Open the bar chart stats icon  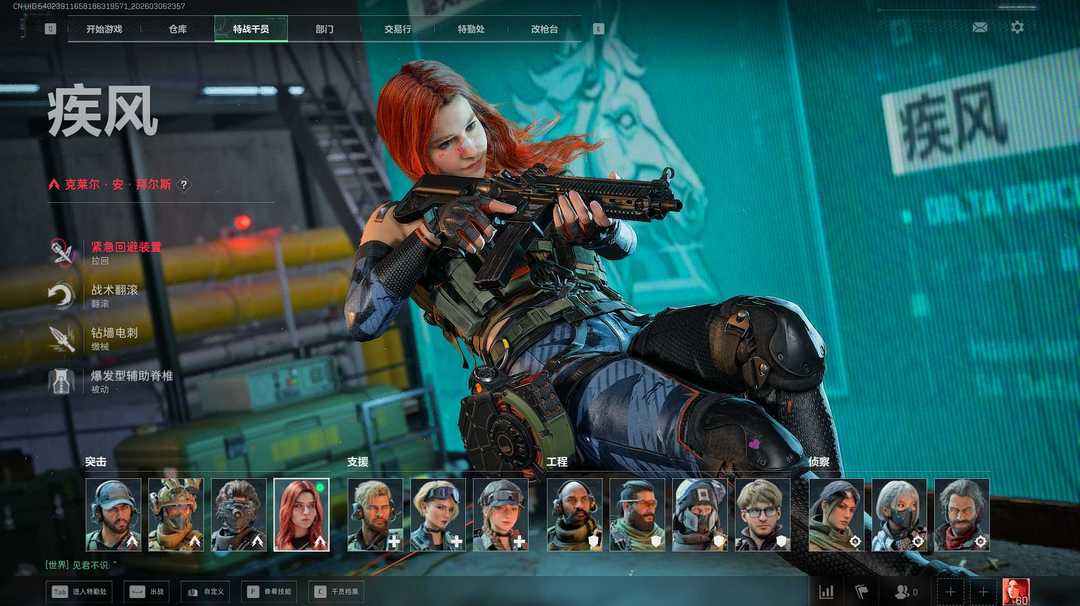pos(826,592)
